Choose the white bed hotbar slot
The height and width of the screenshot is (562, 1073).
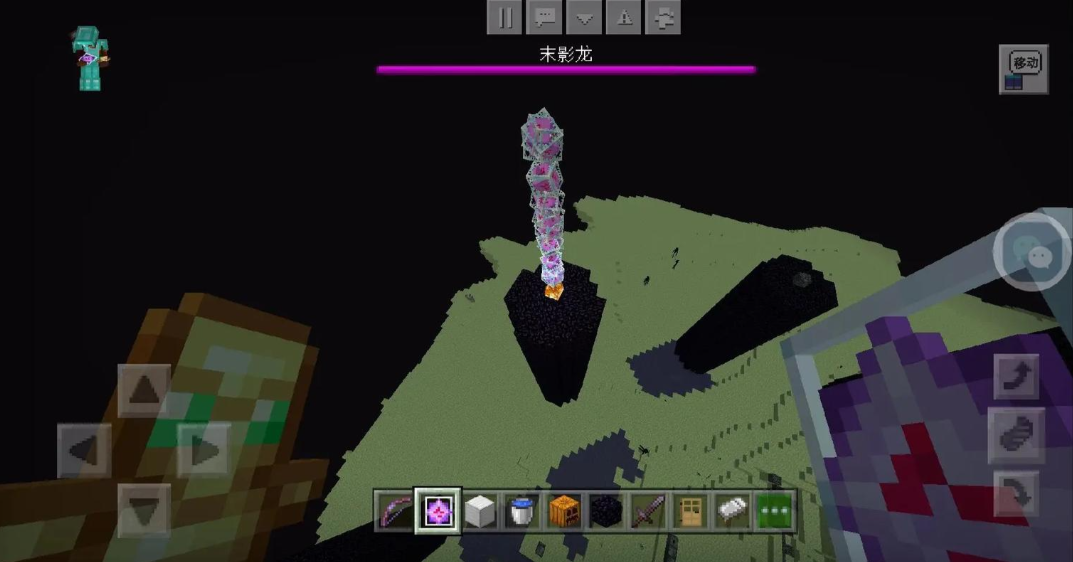point(731,511)
